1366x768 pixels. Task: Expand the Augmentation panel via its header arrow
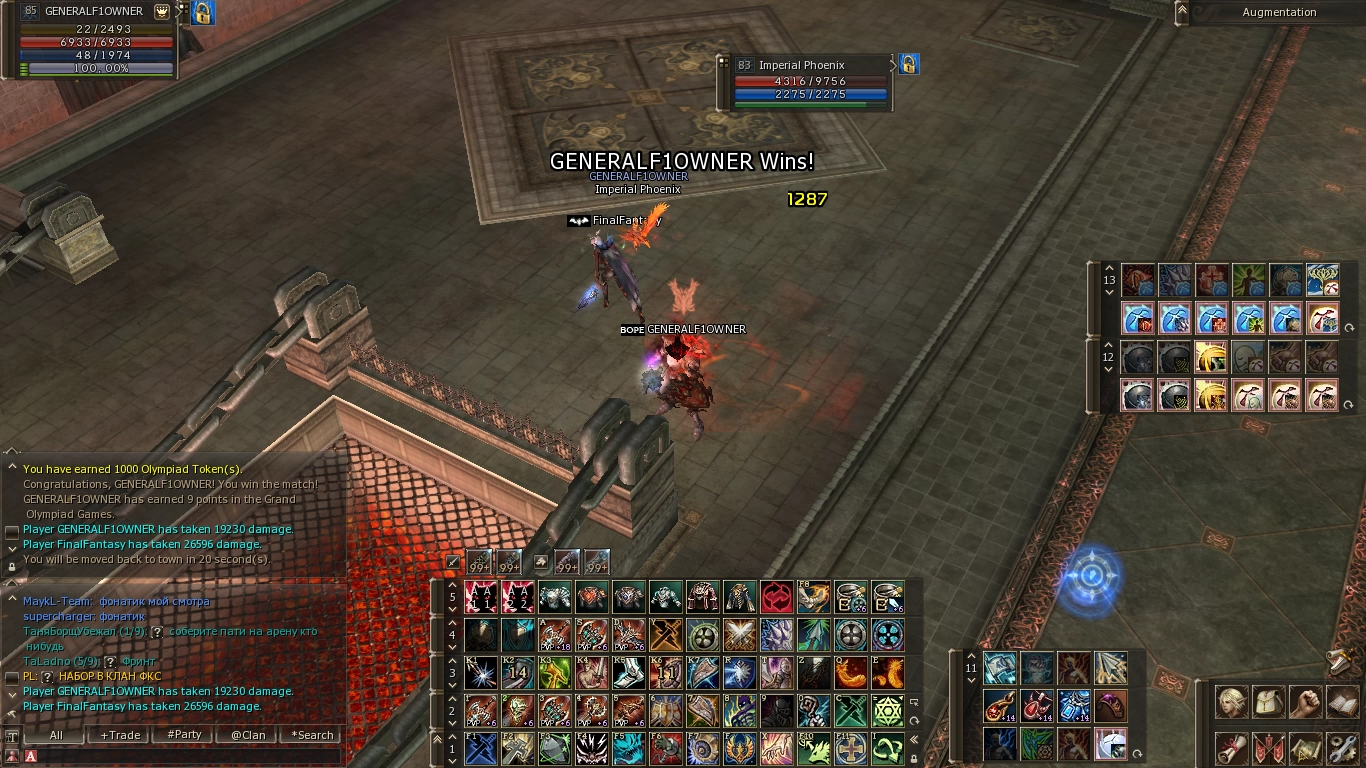pyautogui.click(x=1184, y=12)
